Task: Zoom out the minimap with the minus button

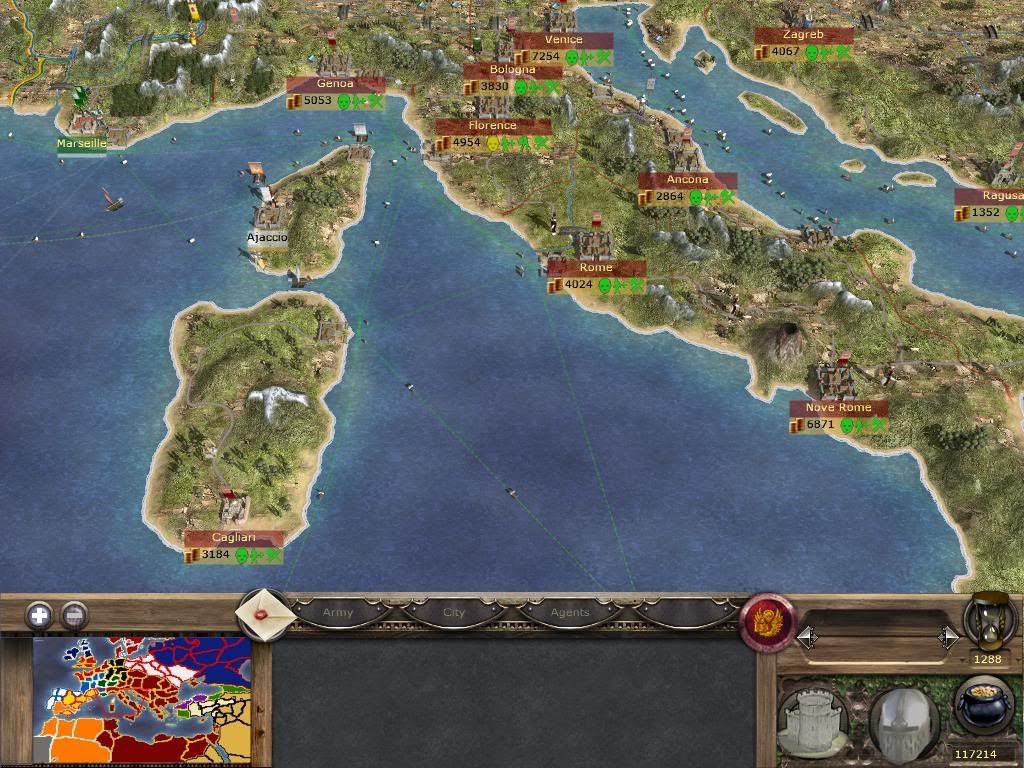Action: pos(74,615)
